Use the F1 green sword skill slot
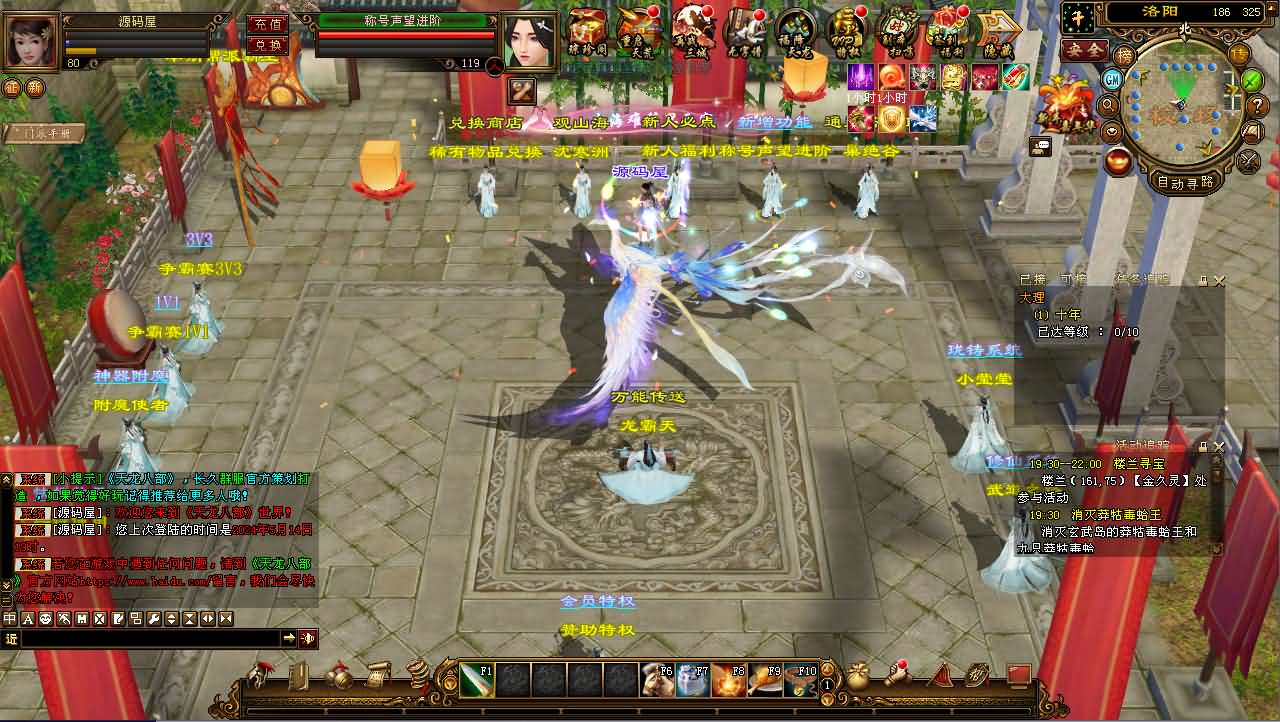 click(477, 680)
